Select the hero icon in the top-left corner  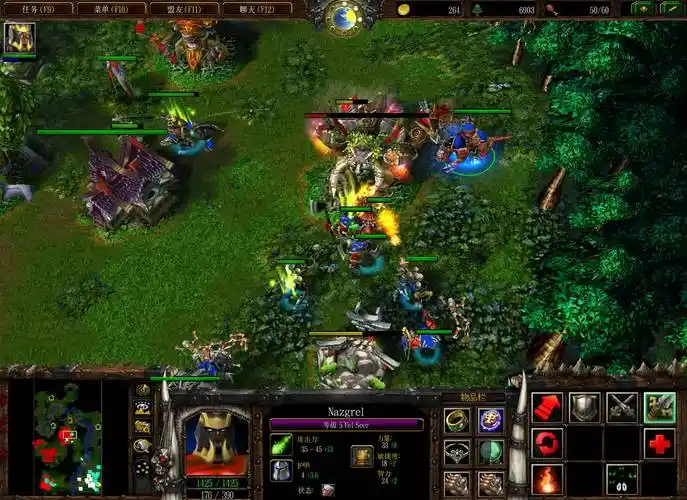click(x=19, y=39)
